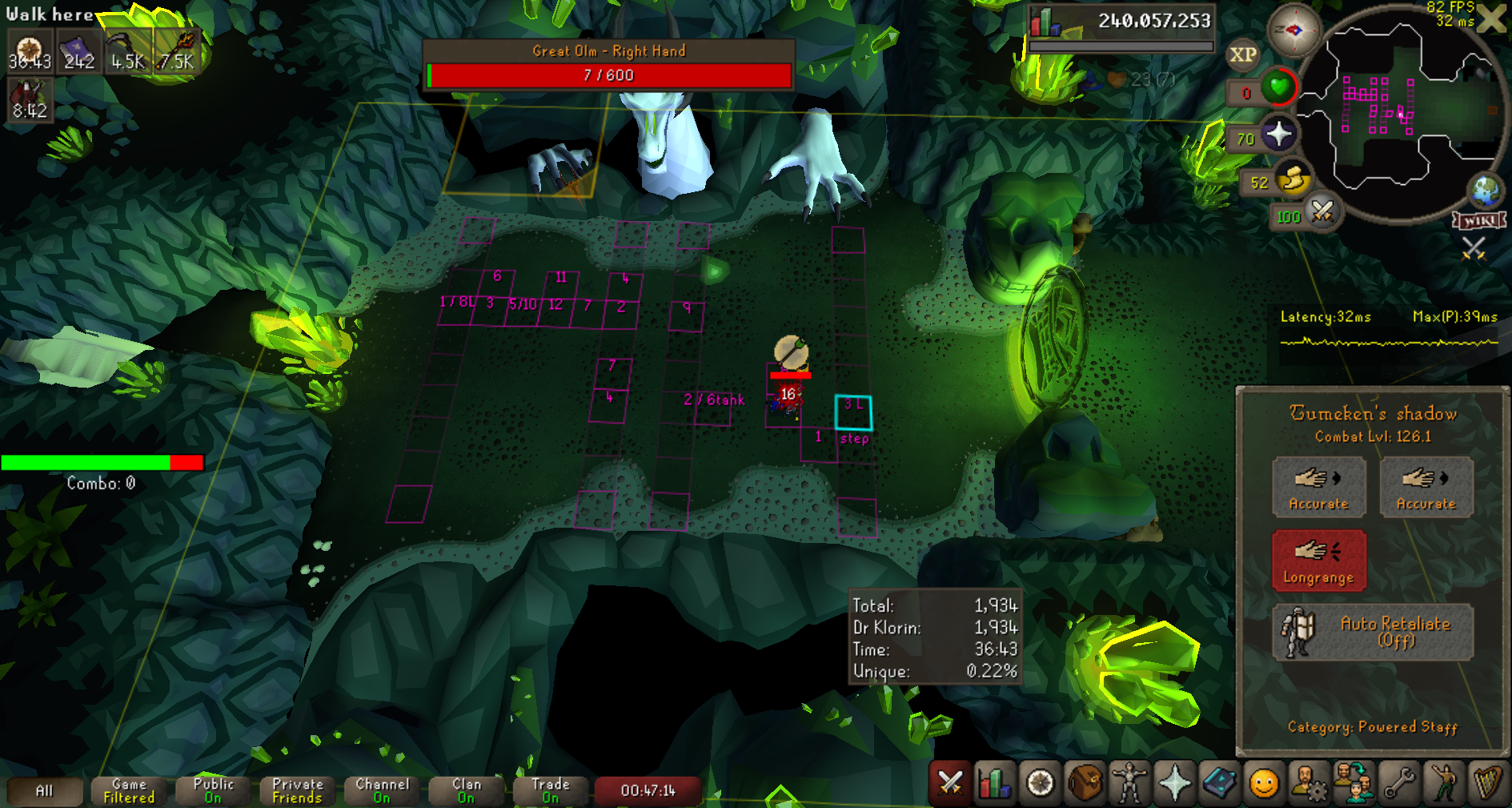Screen dimensions: 1512x808
Task: Switch to the Worn Equipment tab
Action: 1129,782
